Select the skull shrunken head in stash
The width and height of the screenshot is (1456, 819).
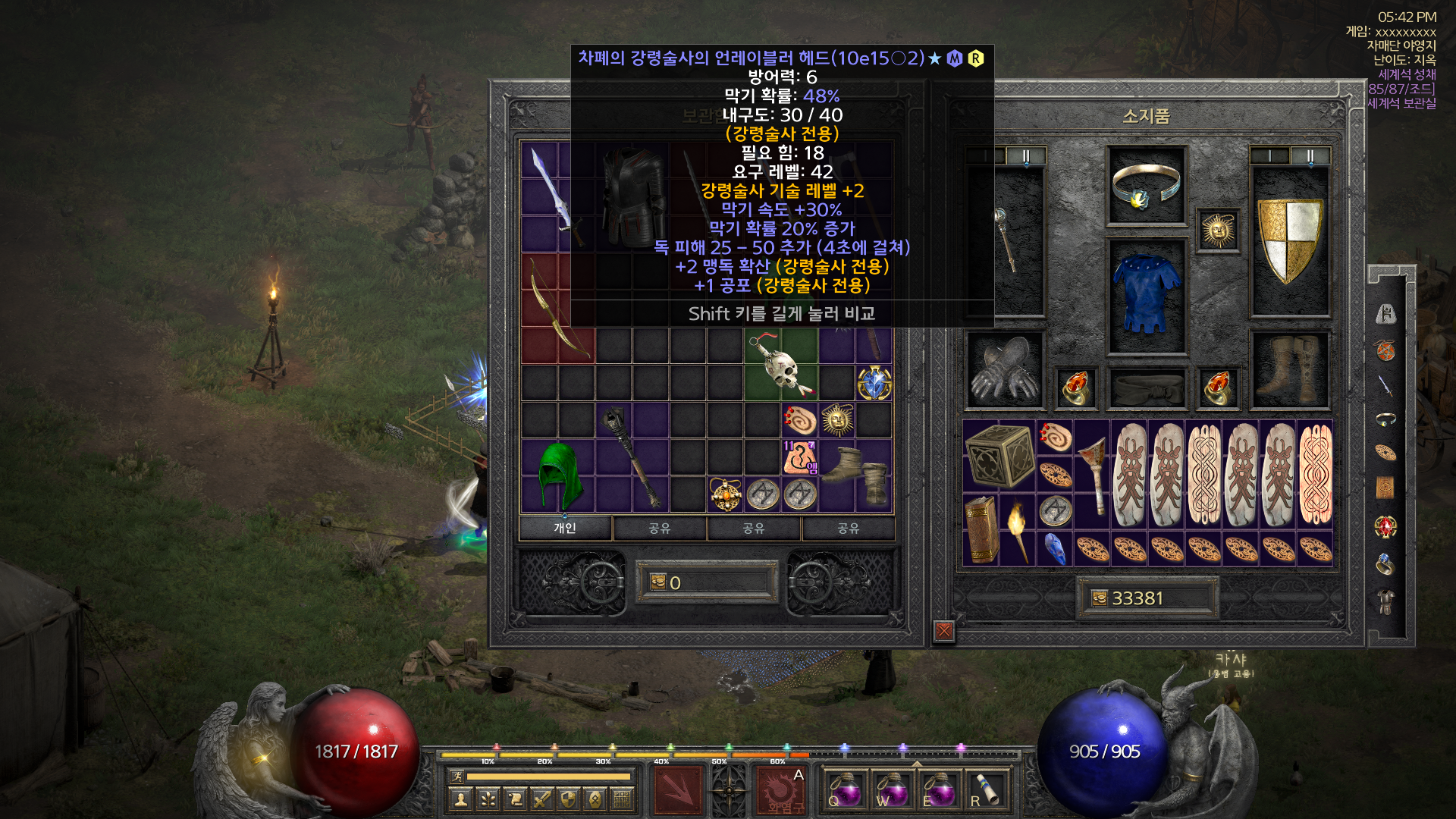(781, 366)
